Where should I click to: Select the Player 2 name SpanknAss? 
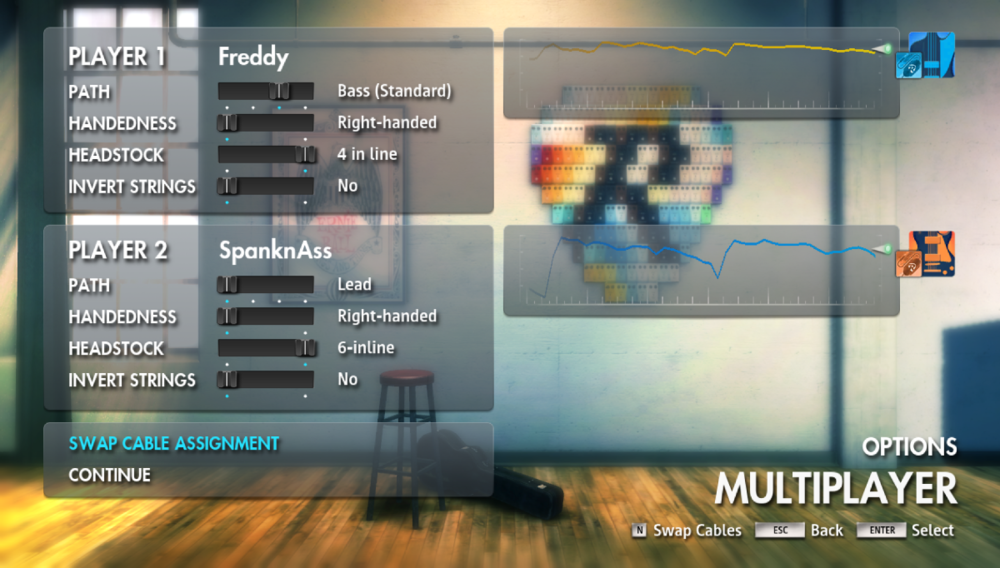click(275, 251)
